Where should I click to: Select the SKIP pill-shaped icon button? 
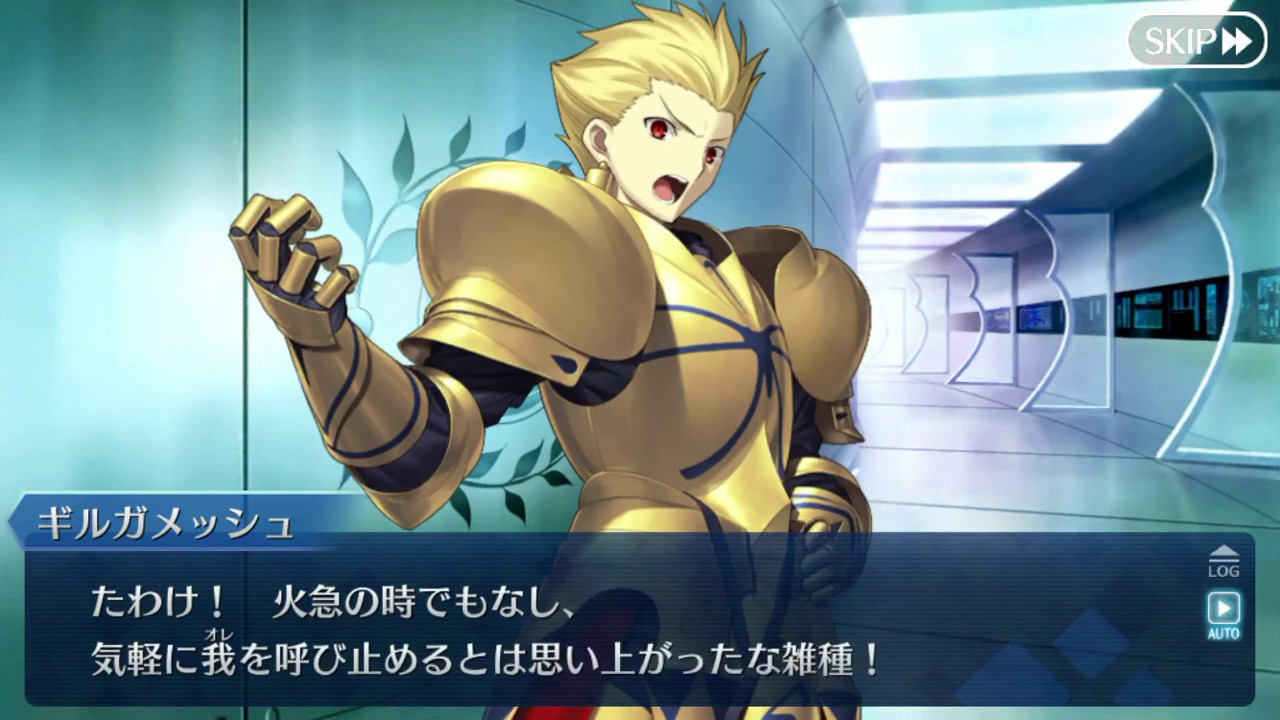pyautogui.click(x=1196, y=42)
